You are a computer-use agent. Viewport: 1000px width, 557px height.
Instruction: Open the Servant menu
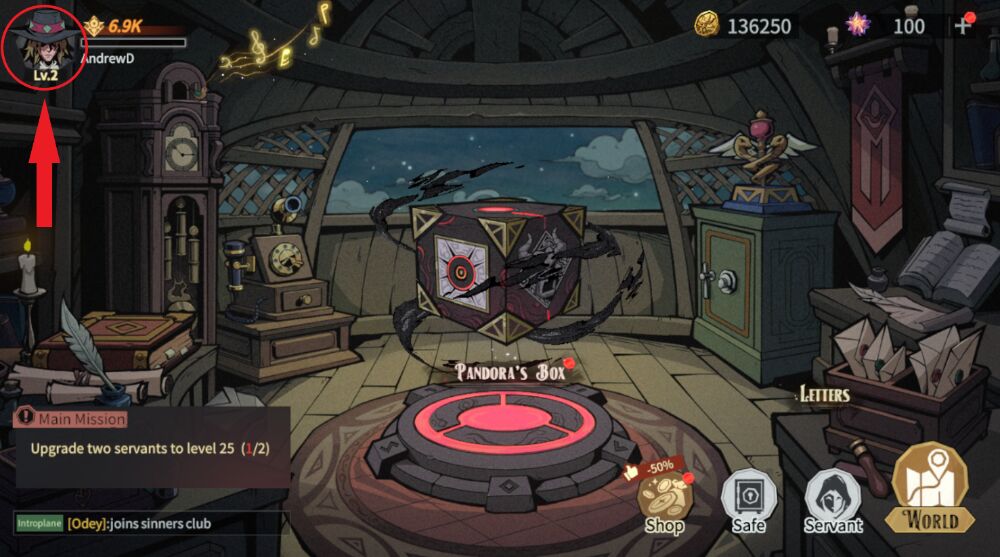click(x=833, y=500)
